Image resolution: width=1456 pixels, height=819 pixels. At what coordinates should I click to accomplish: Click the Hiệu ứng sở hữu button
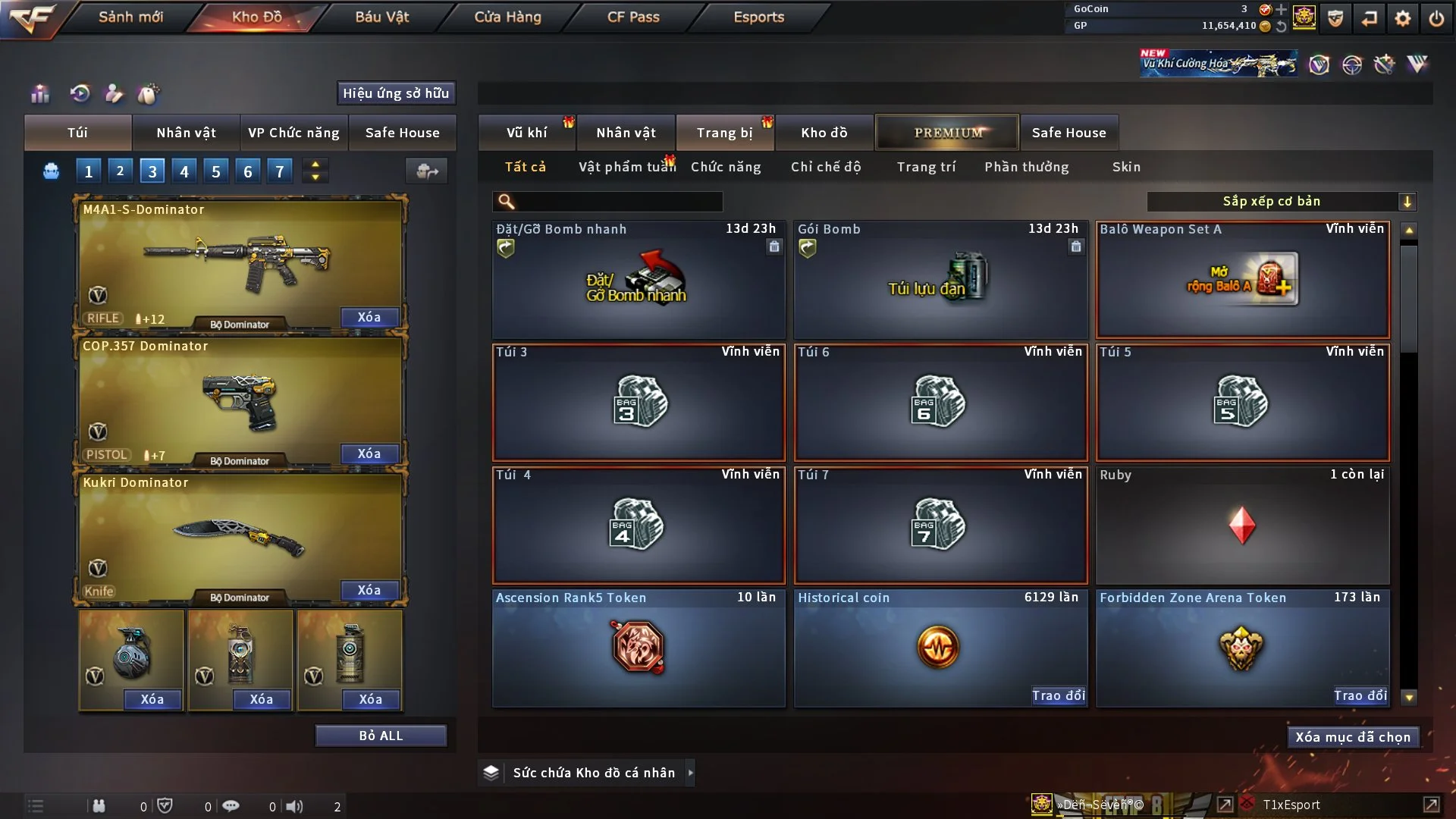tap(396, 93)
